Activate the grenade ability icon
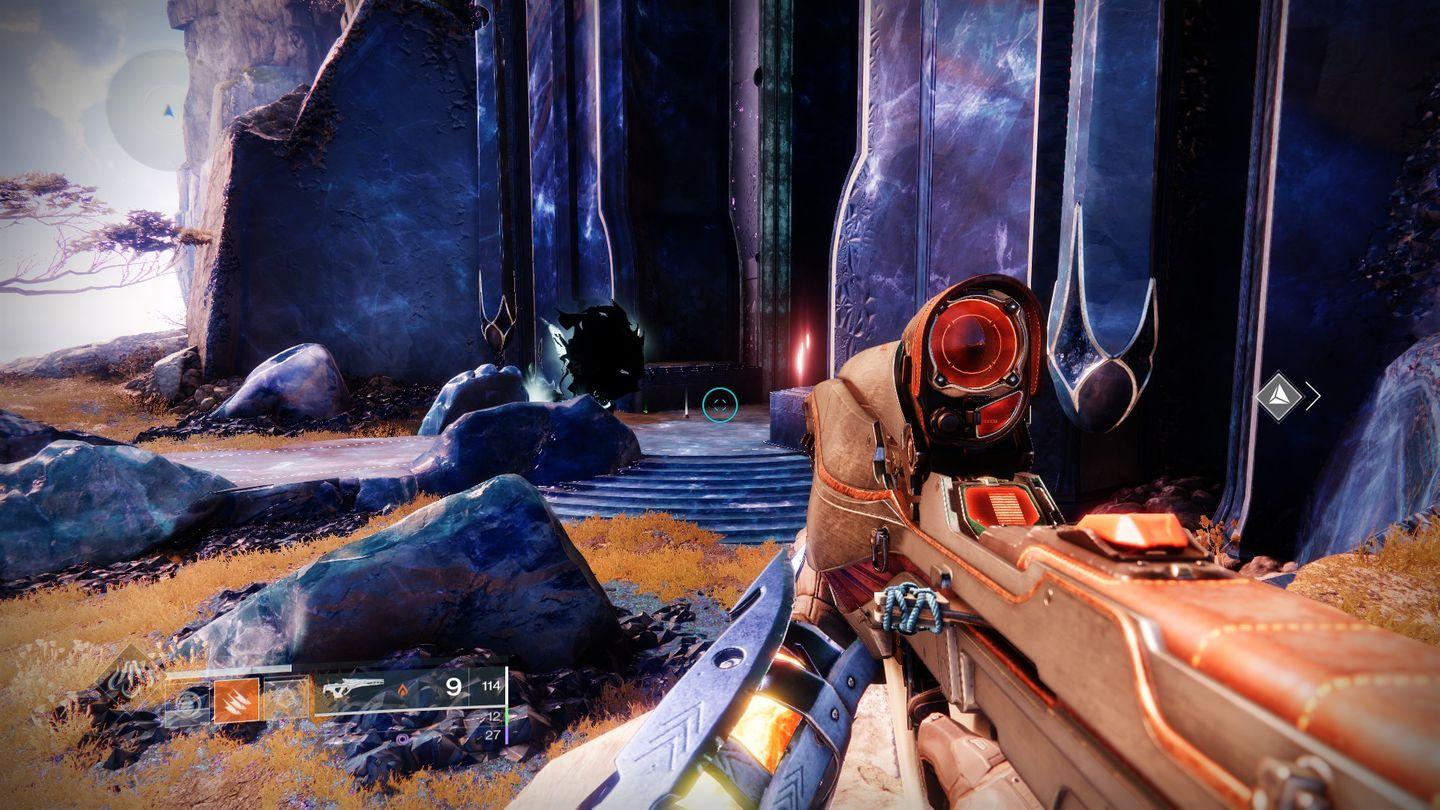The width and height of the screenshot is (1440, 810). (x=186, y=701)
